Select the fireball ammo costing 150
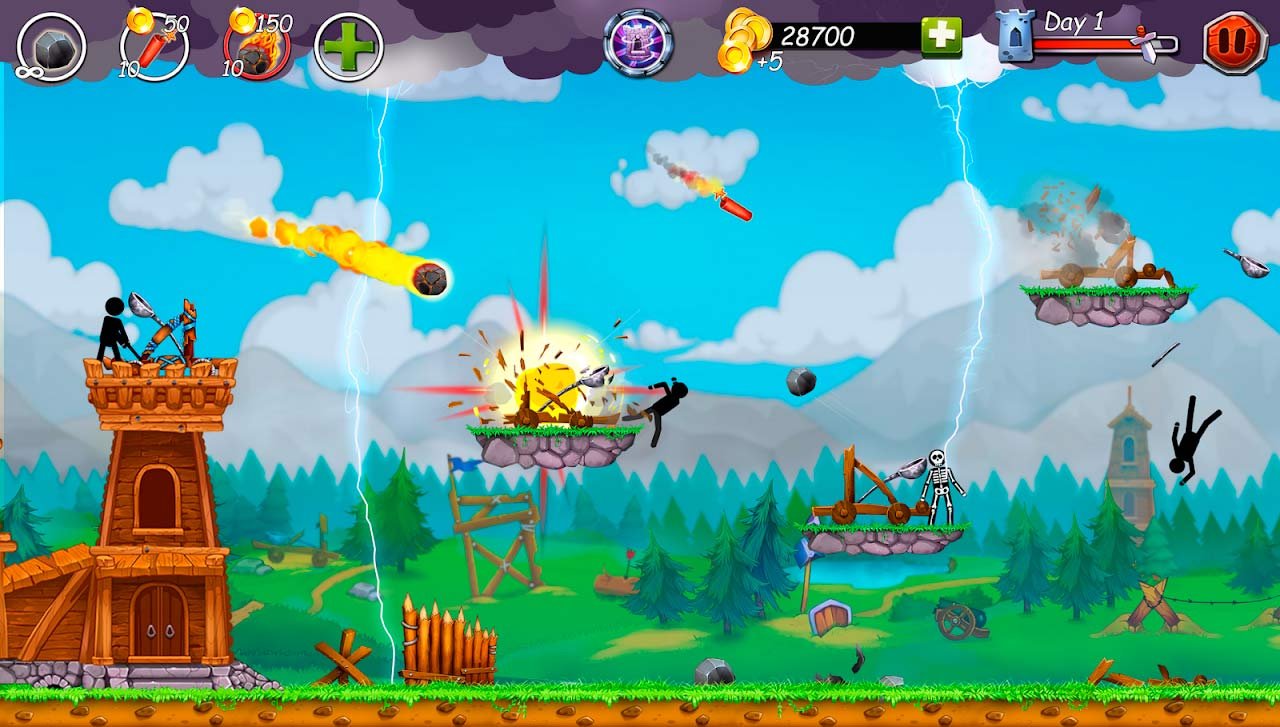1280x727 pixels. [x=257, y=47]
